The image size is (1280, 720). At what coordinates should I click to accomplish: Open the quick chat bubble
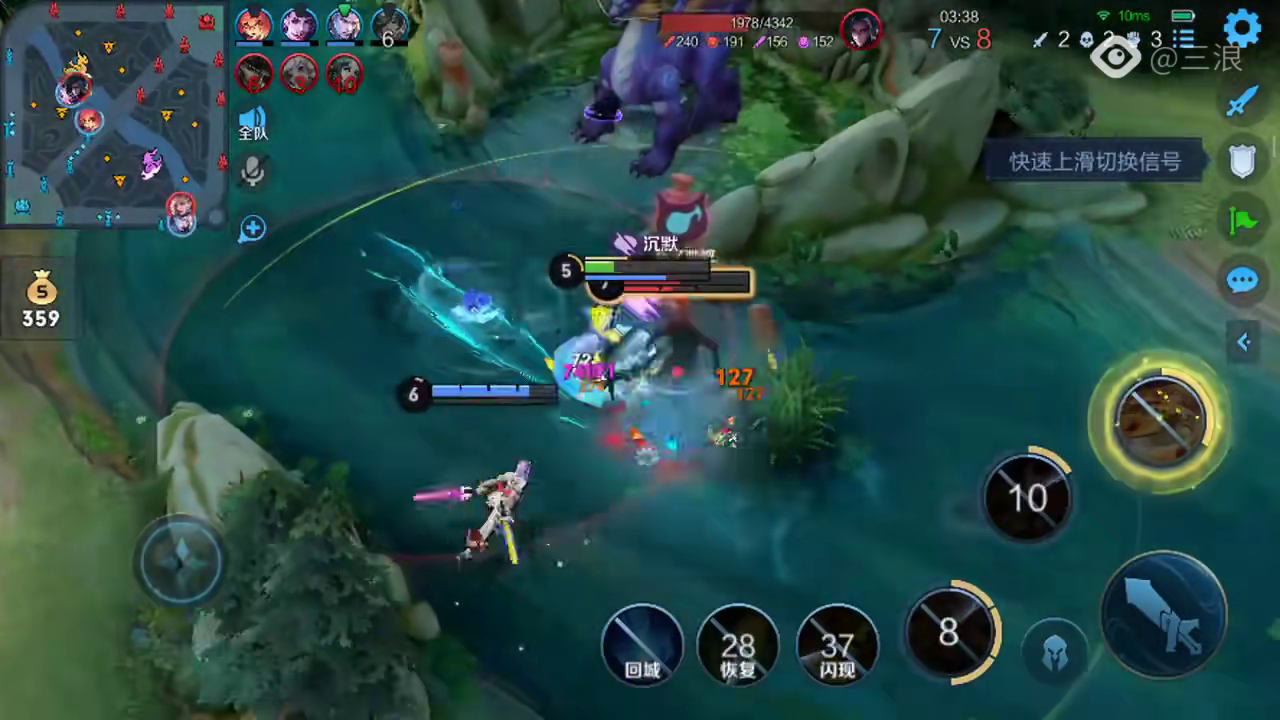tap(1242, 280)
